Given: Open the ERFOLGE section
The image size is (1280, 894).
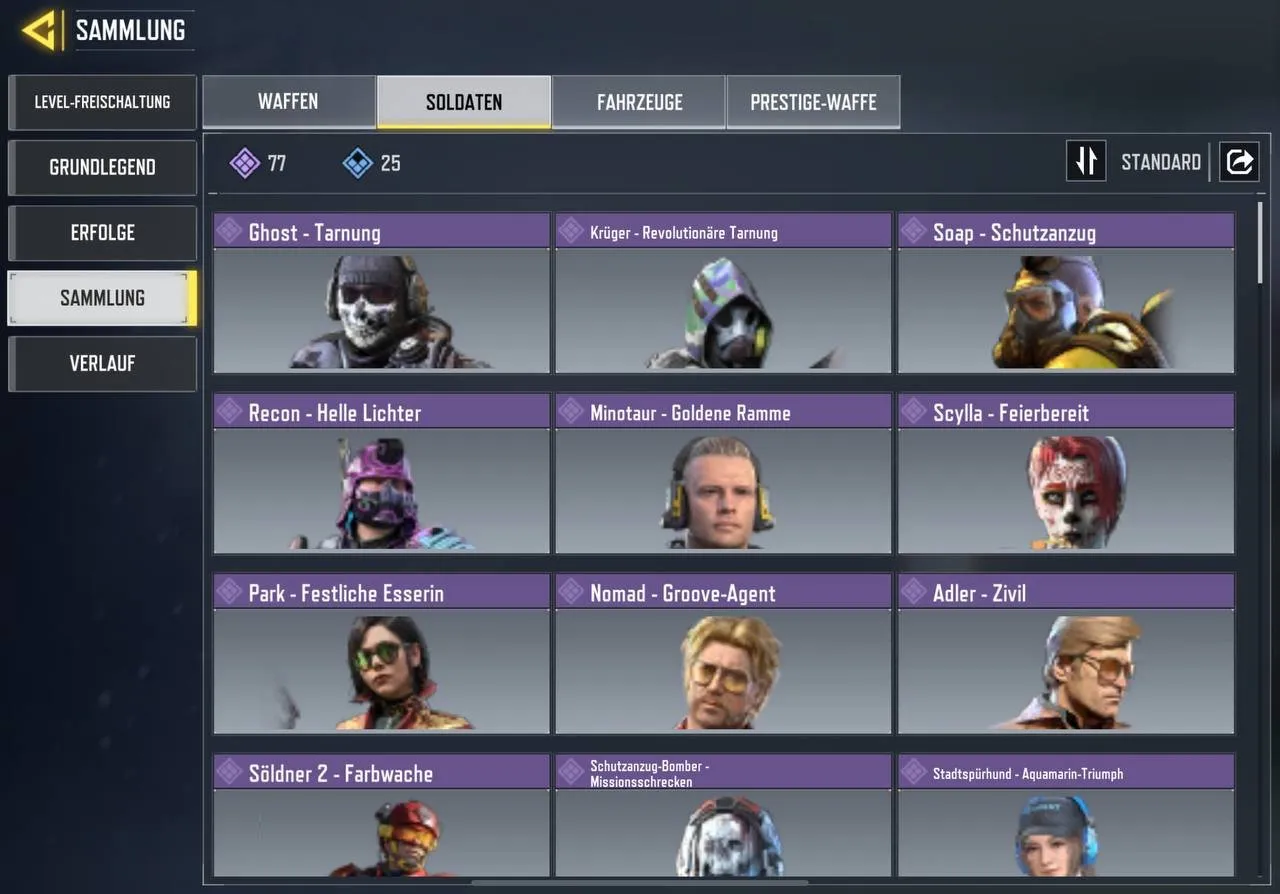Looking at the screenshot, I should [102, 232].
